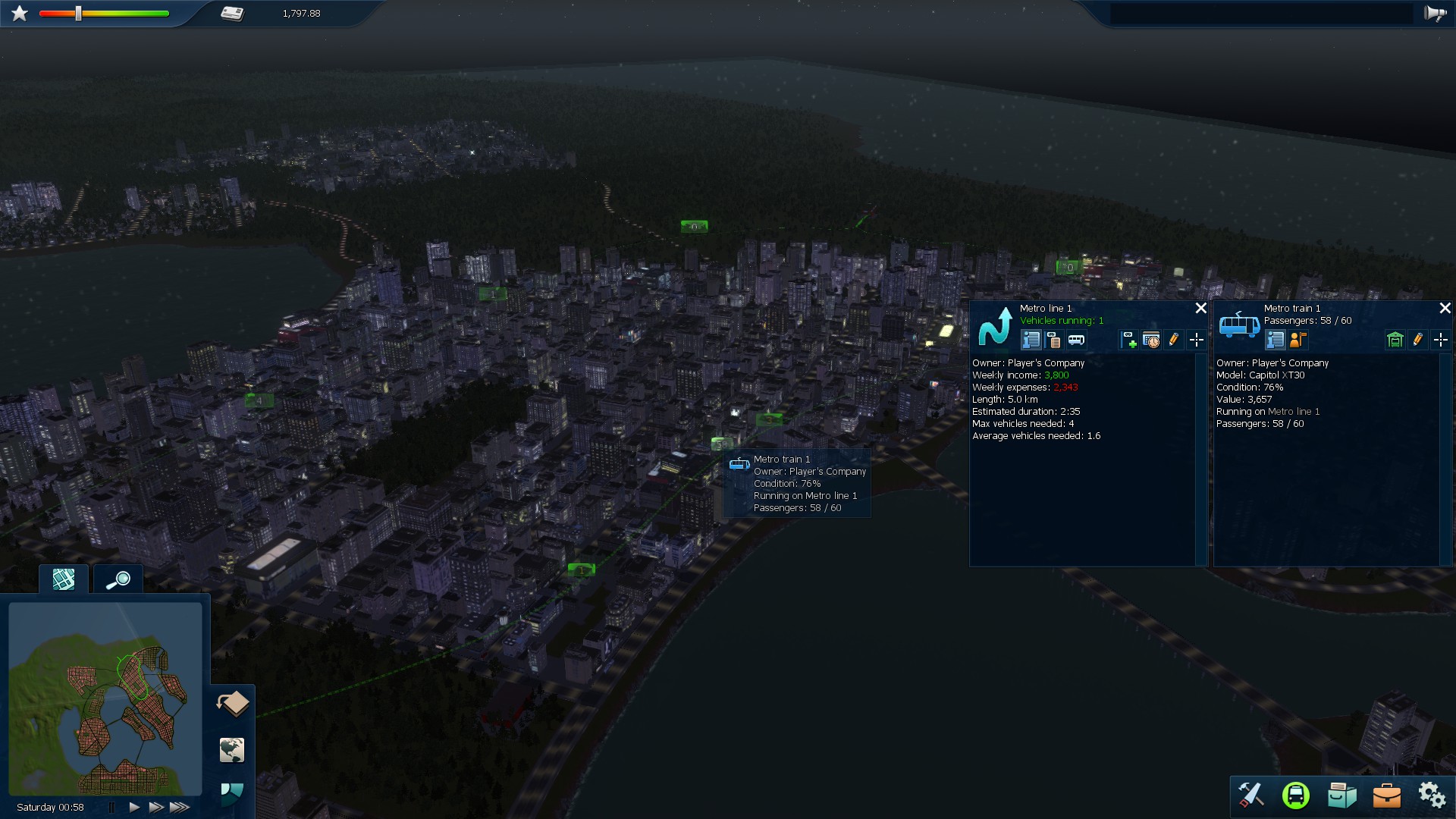The height and width of the screenshot is (819, 1456).
Task: Open Metro line 1 from the train panel link
Action: tap(1294, 411)
